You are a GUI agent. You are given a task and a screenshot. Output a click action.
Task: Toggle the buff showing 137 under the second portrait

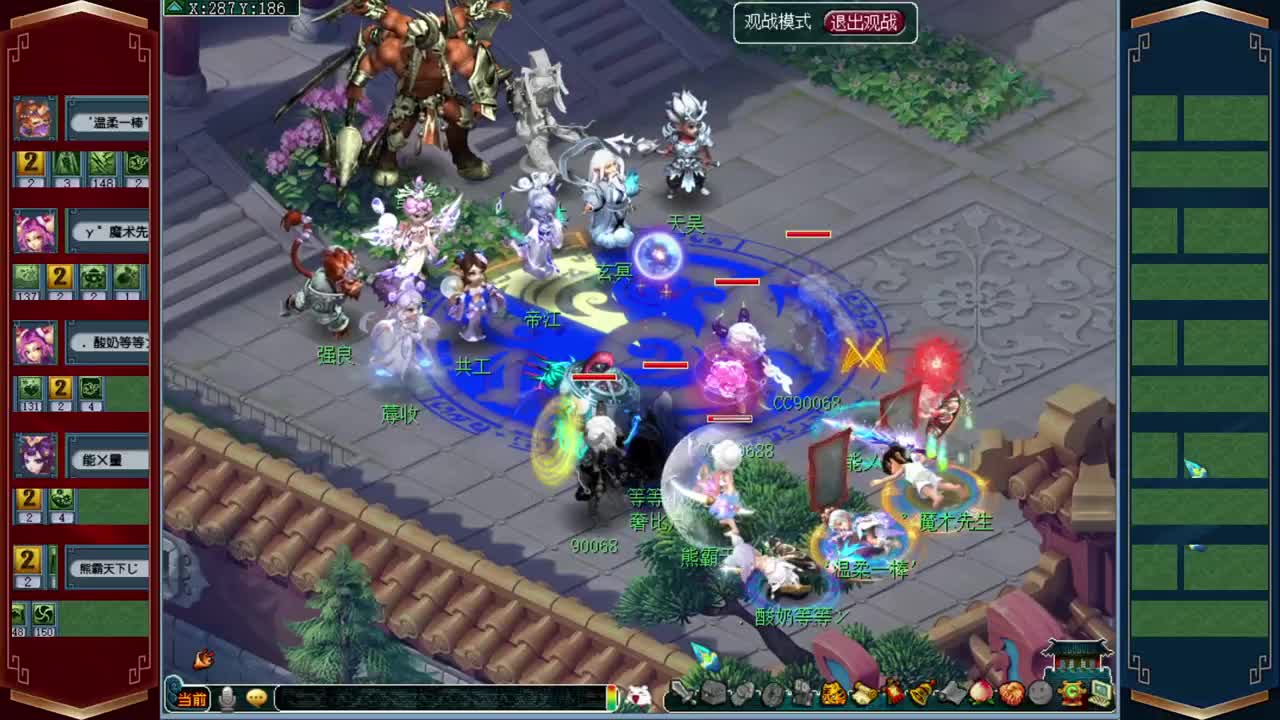coord(24,278)
